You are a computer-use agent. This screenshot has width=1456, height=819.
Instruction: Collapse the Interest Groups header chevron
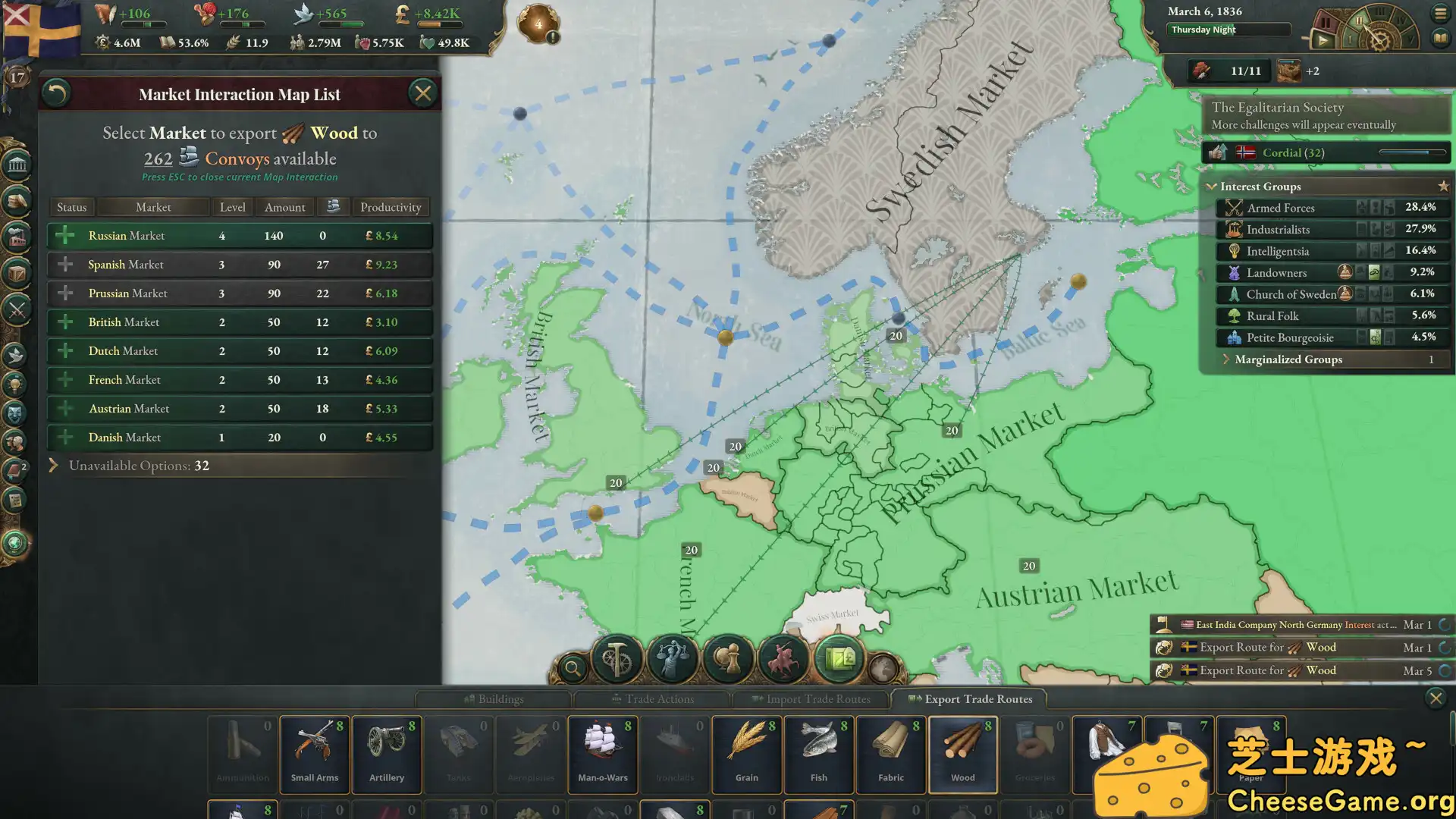point(1212,186)
